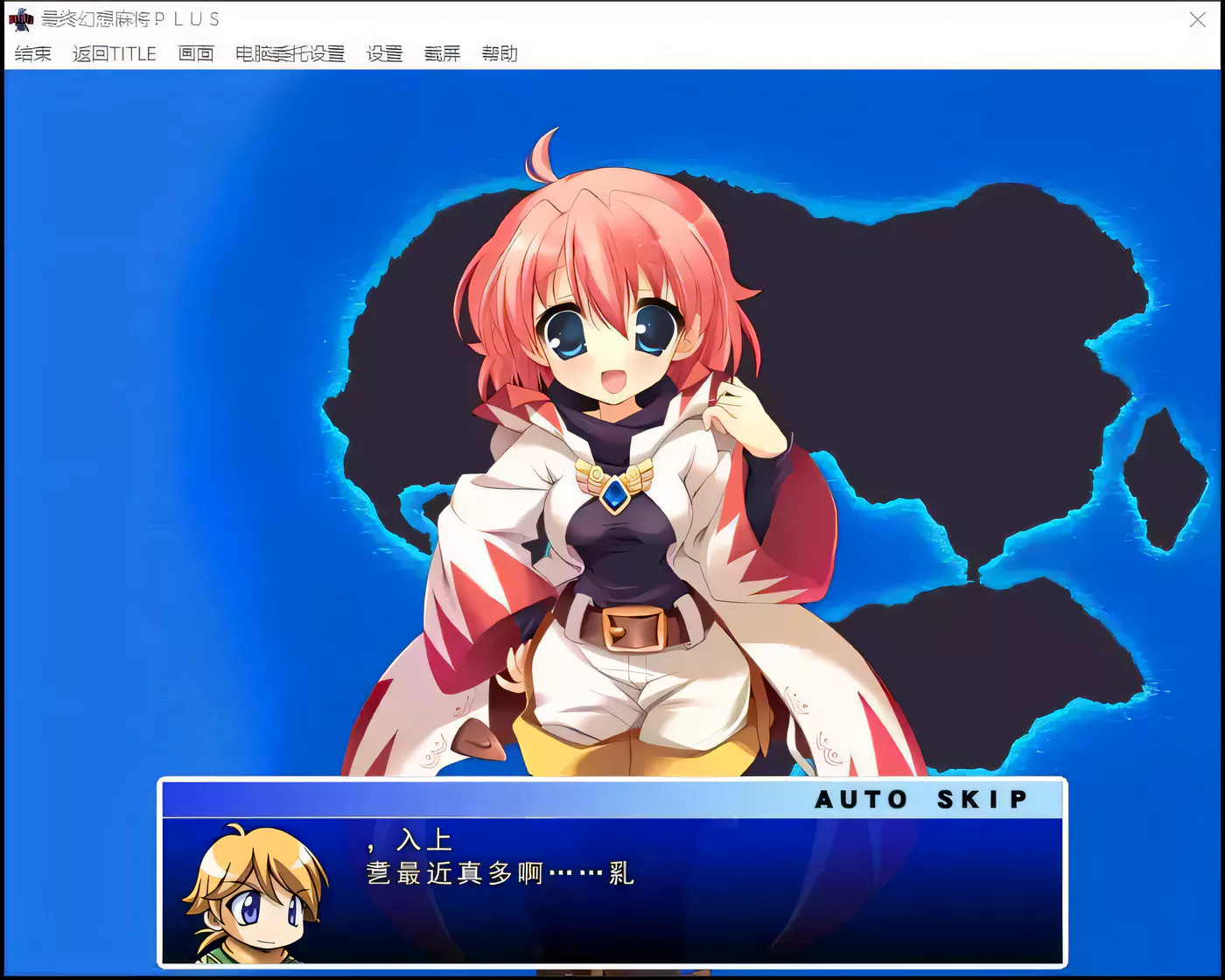
Task: Open the 画面 display menu
Action: [x=195, y=53]
